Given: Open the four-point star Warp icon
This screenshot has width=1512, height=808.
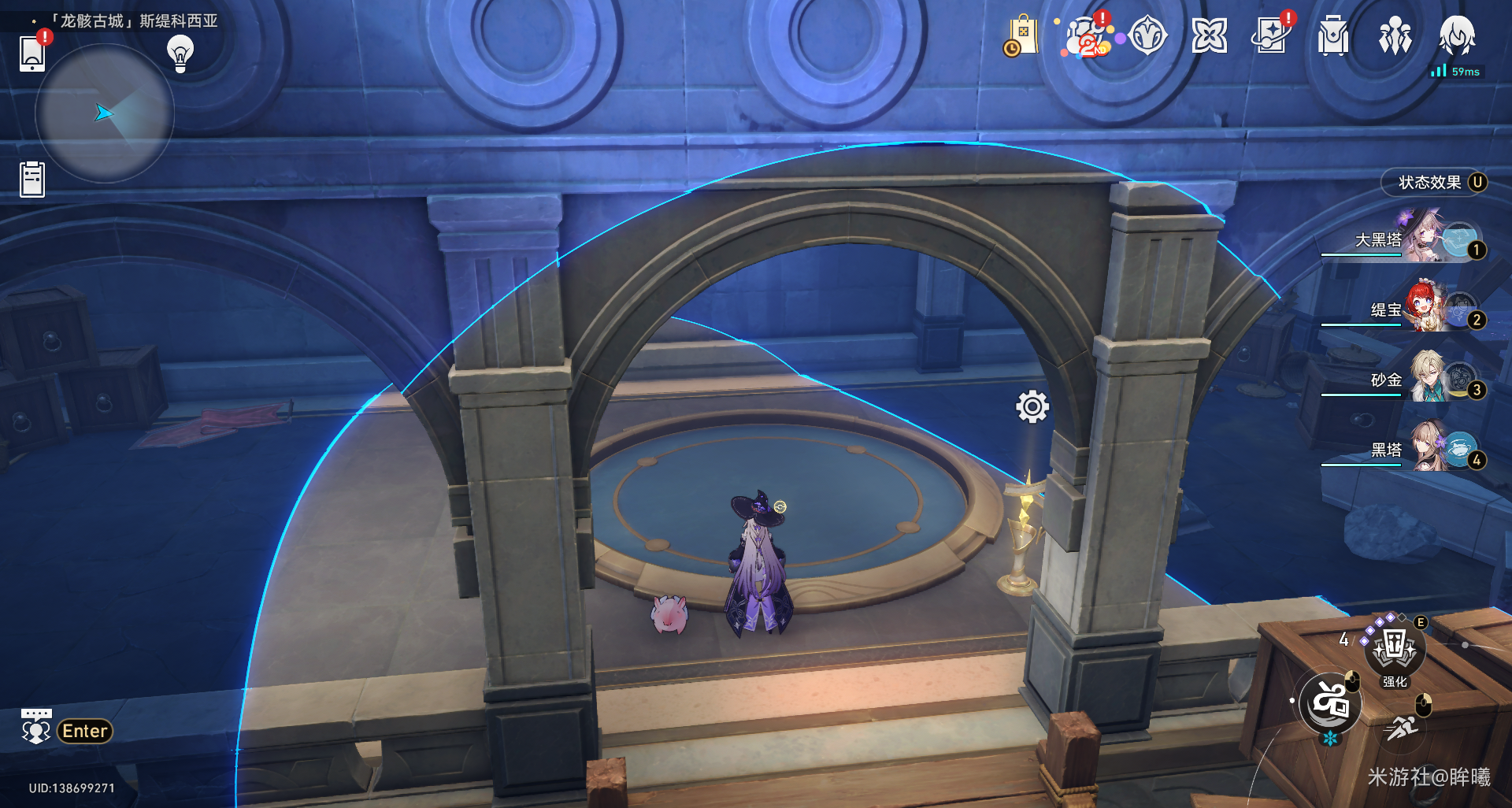Looking at the screenshot, I should point(1210,36).
